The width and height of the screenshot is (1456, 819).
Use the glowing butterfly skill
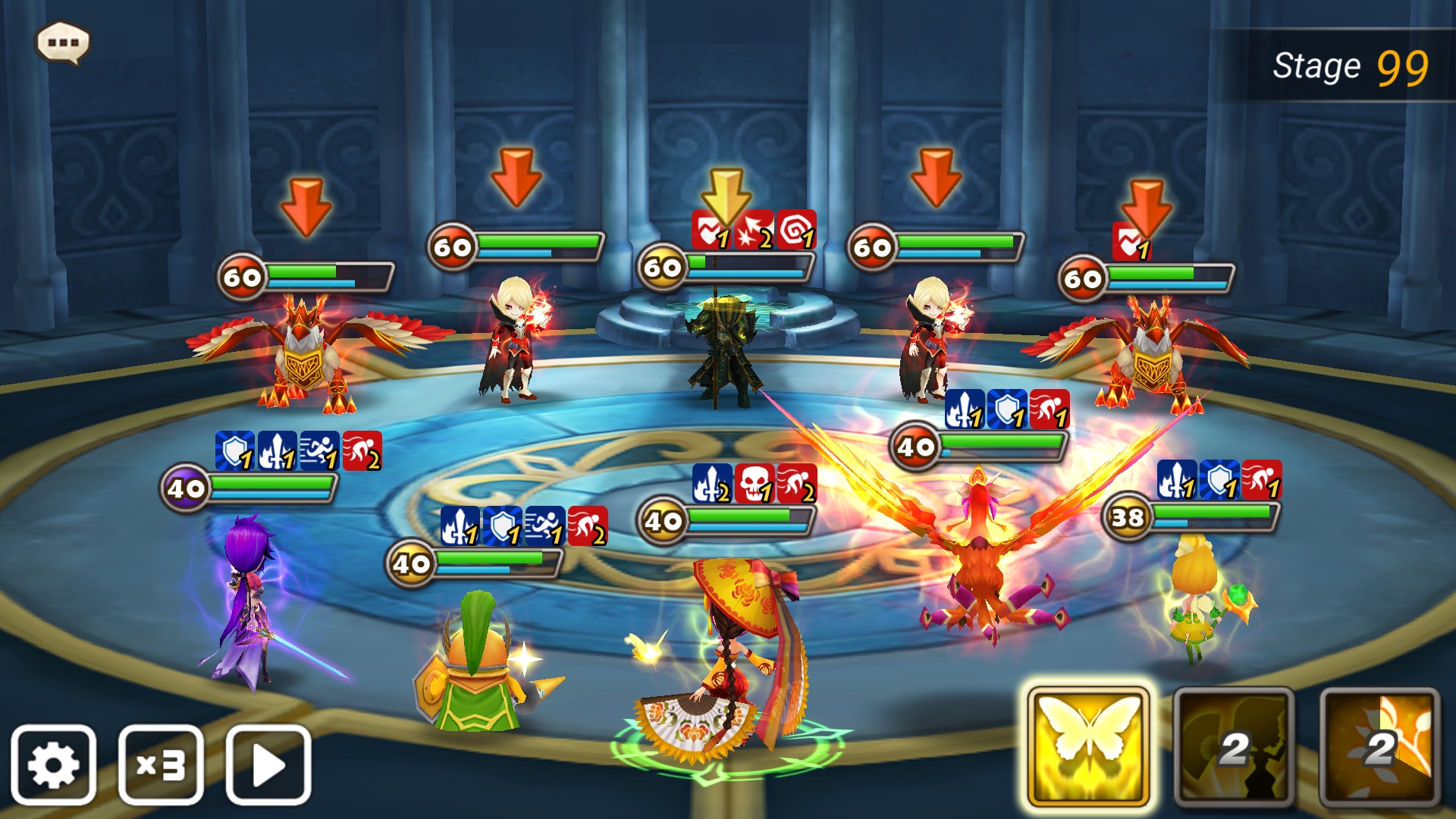click(x=1088, y=747)
